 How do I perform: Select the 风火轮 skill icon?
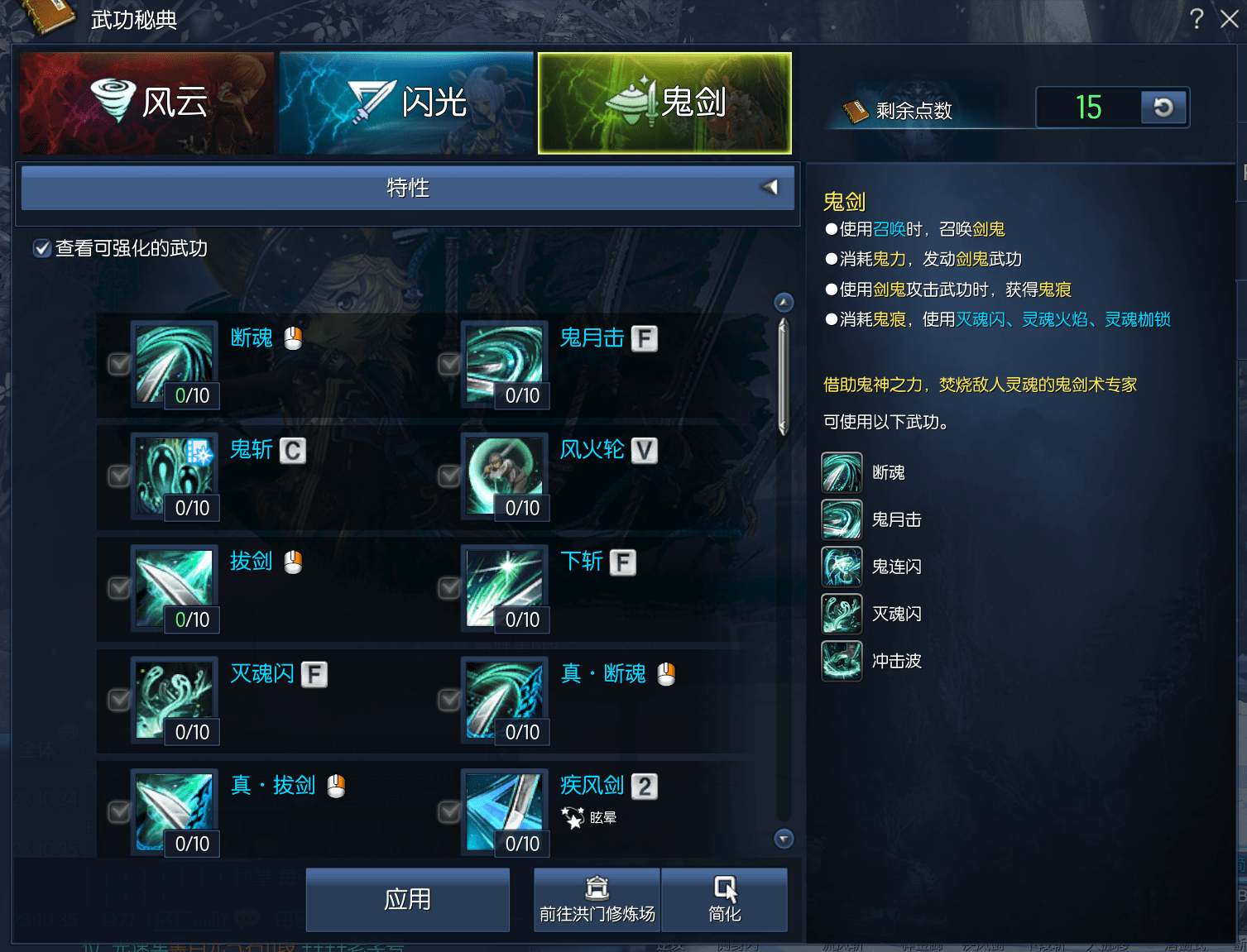(505, 476)
